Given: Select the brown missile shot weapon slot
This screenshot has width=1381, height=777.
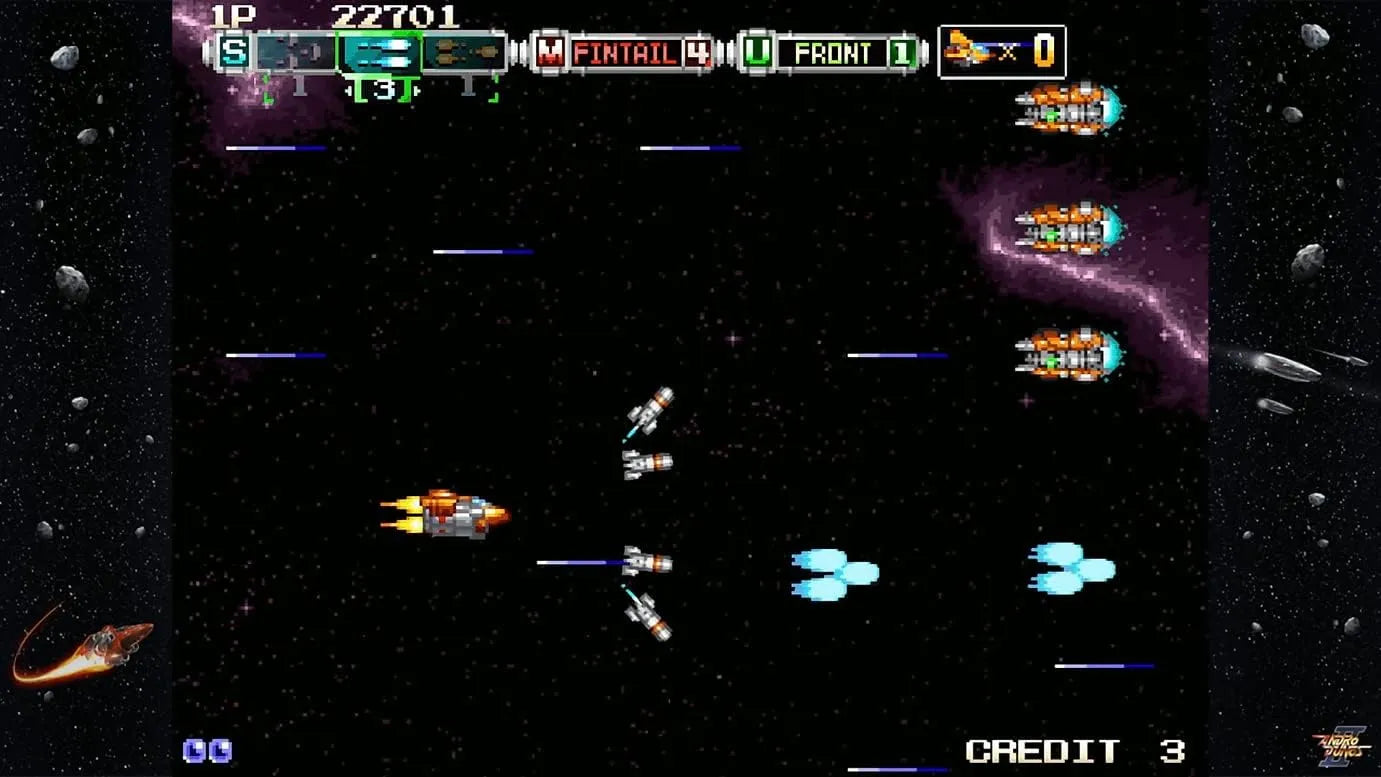Looking at the screenshot, I should point(462,51).
